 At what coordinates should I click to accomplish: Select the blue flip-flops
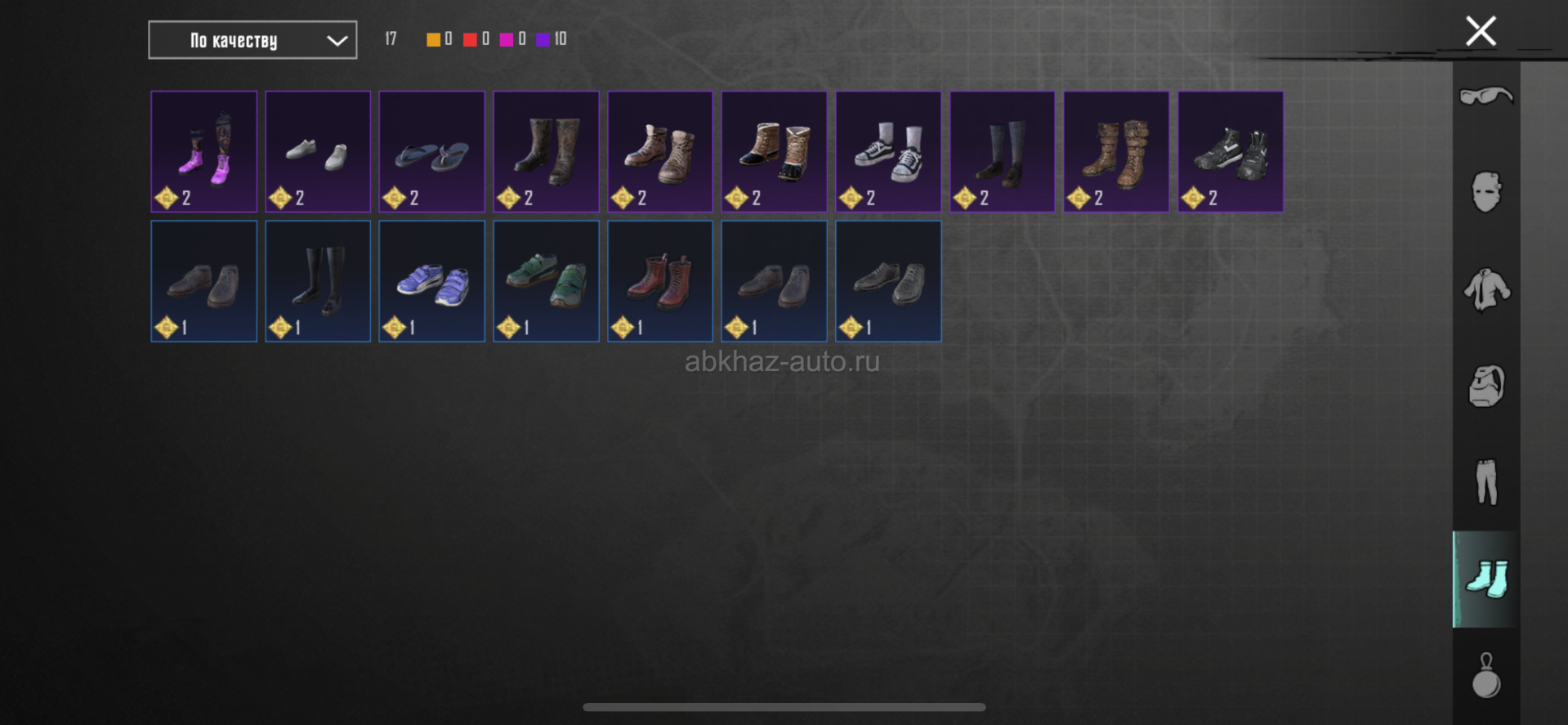[431, 151]
